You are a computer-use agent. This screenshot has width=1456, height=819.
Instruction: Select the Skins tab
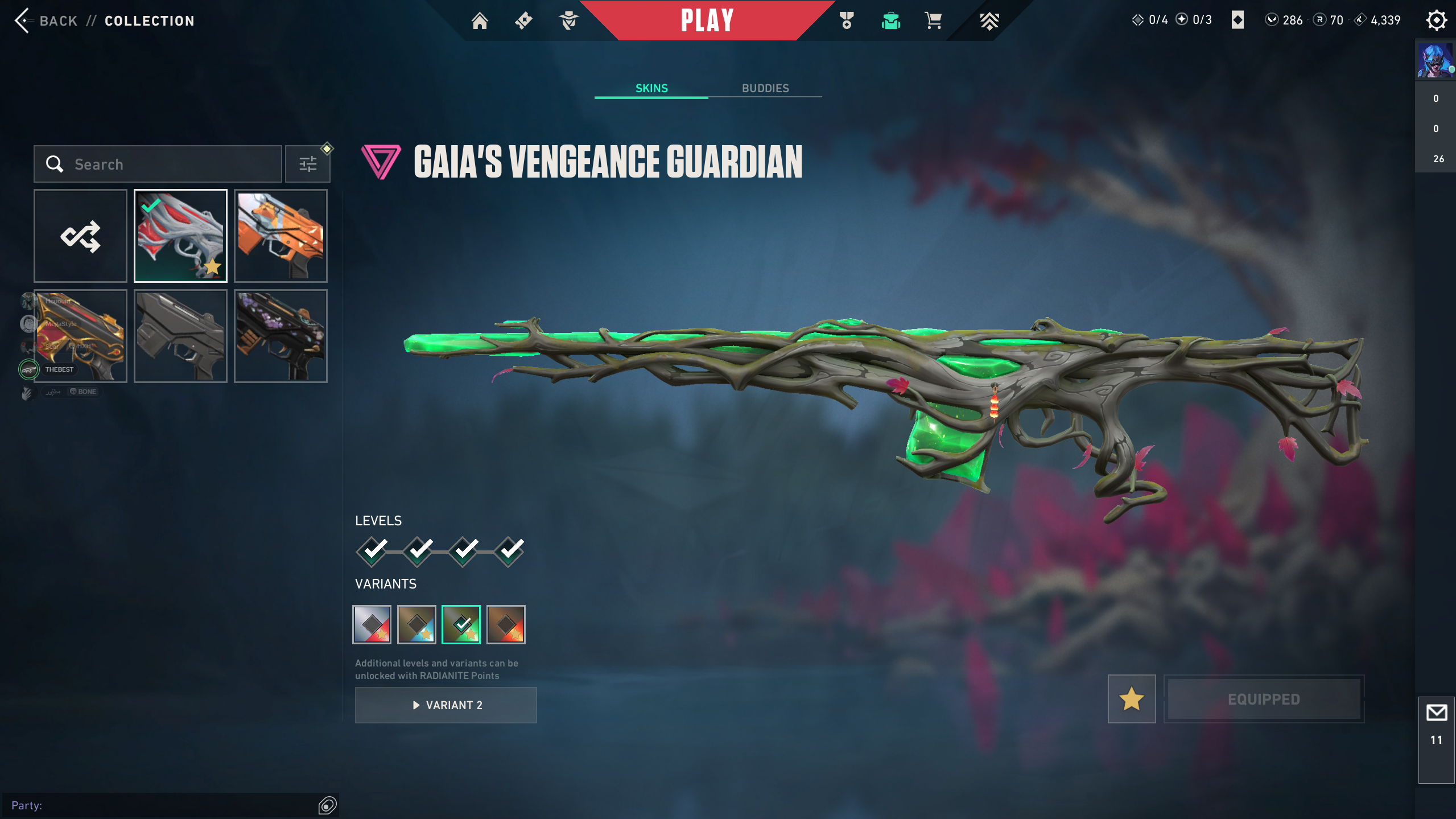[651, 88]
